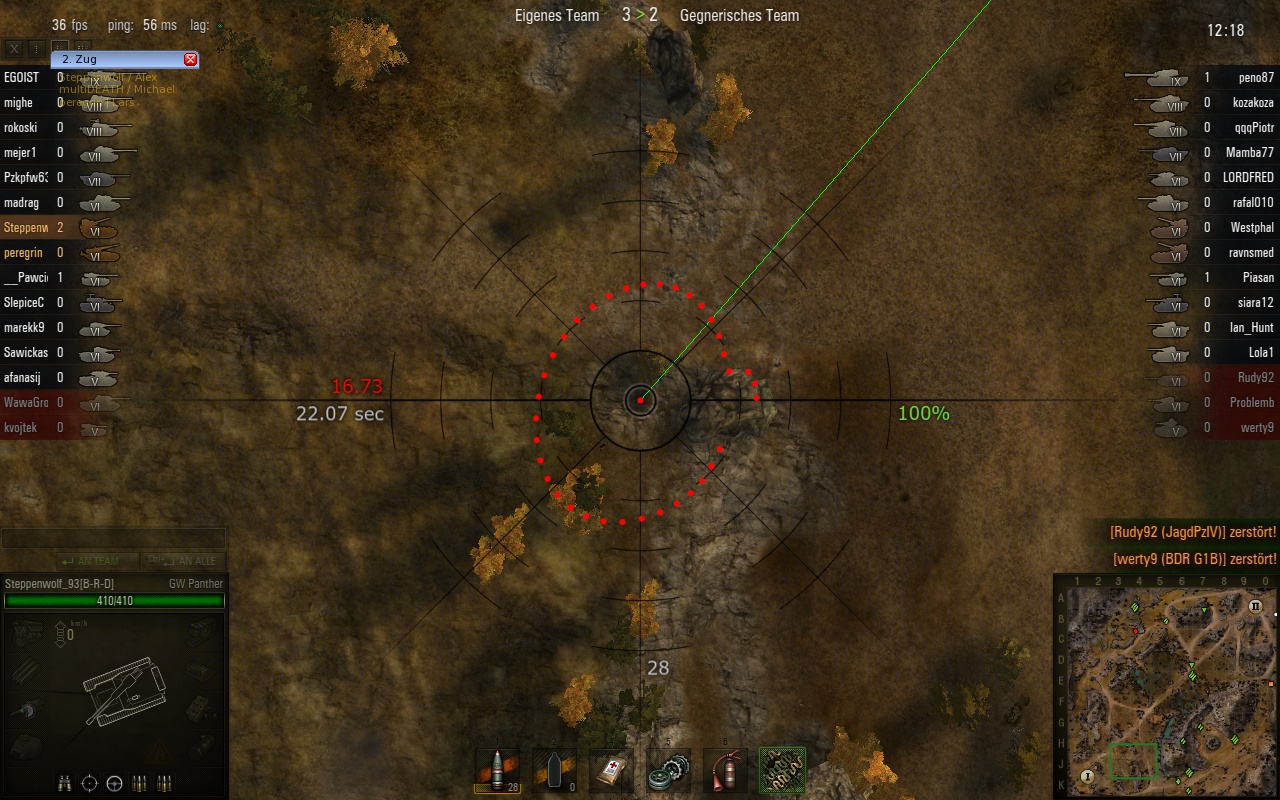Use the repair kit consumable
This screenshot has height=800, width=1280.
tap(667, 771)
